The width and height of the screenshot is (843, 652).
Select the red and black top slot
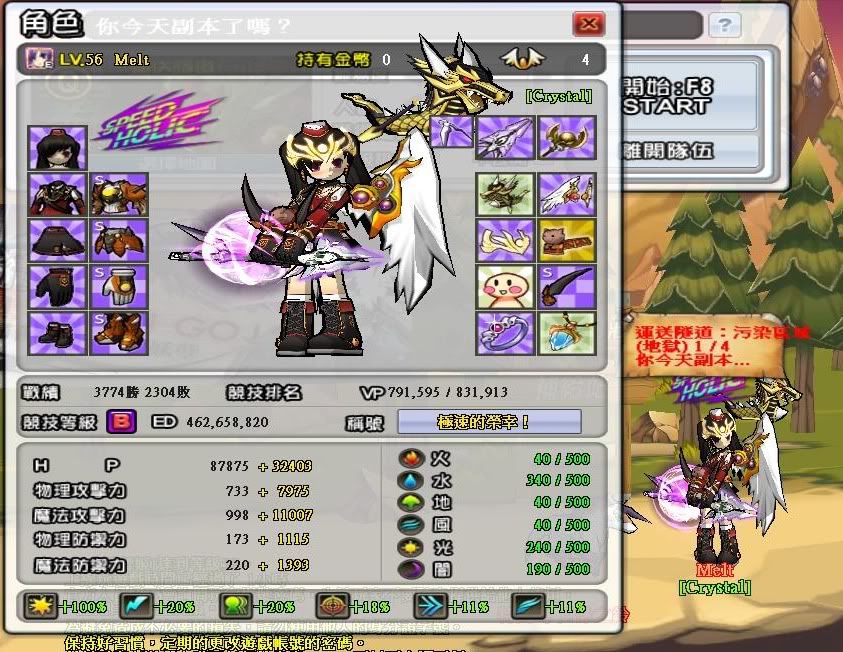[57, 194]
